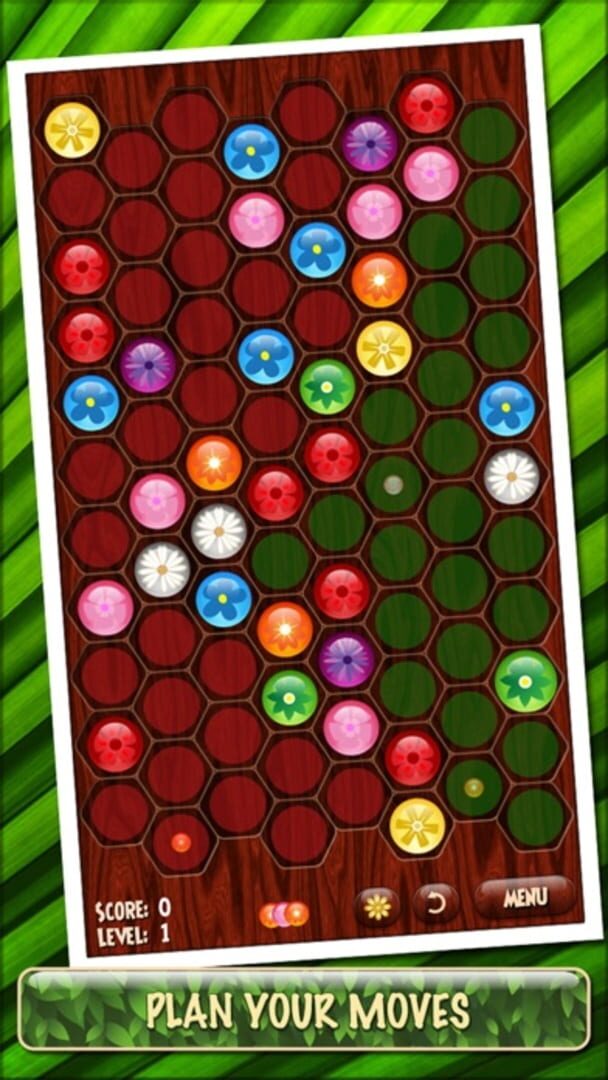Pick the blue flower on the green tile

pyautogui.click(x=506, y=408)
